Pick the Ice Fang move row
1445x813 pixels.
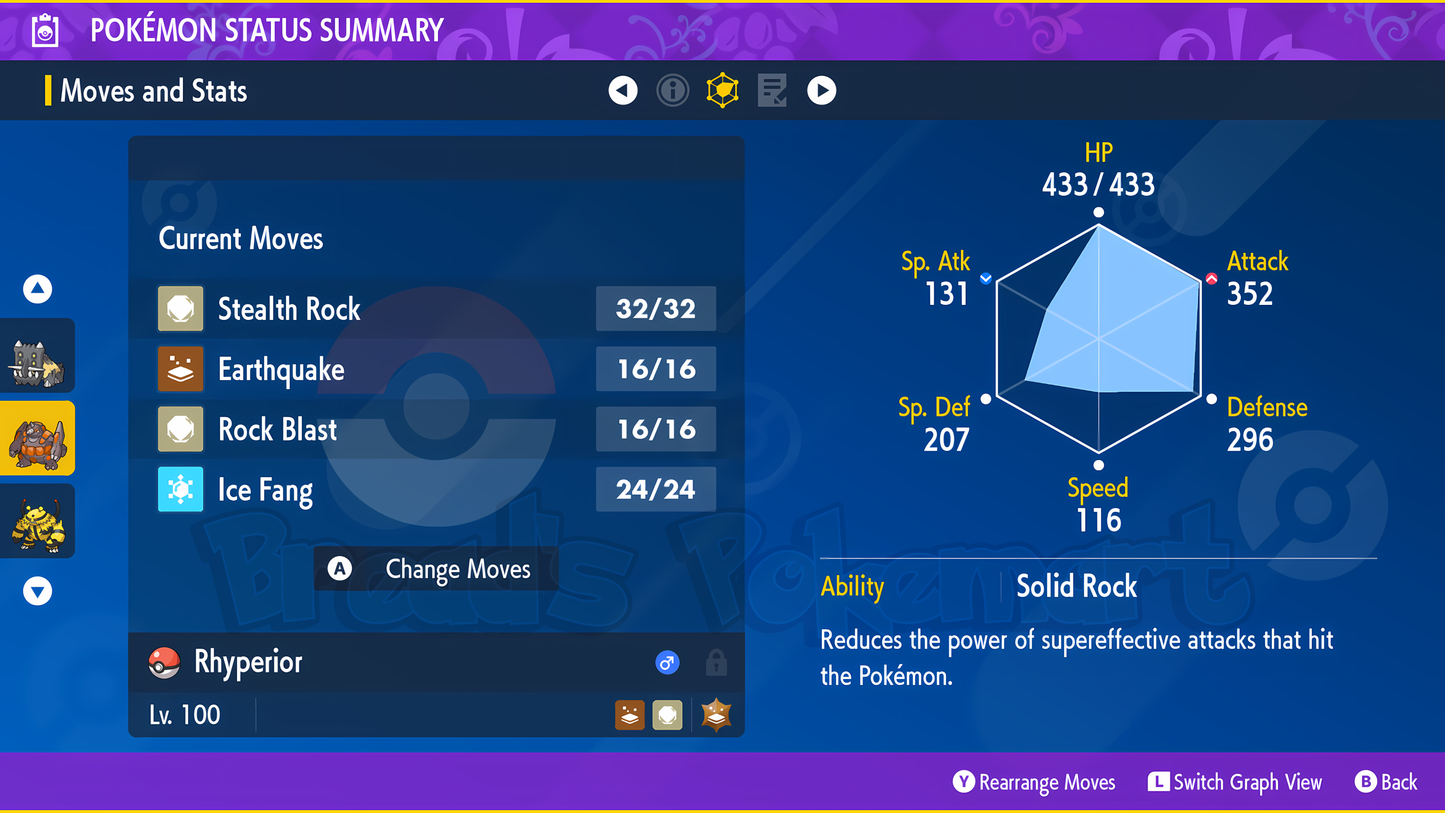coord(436,490)
